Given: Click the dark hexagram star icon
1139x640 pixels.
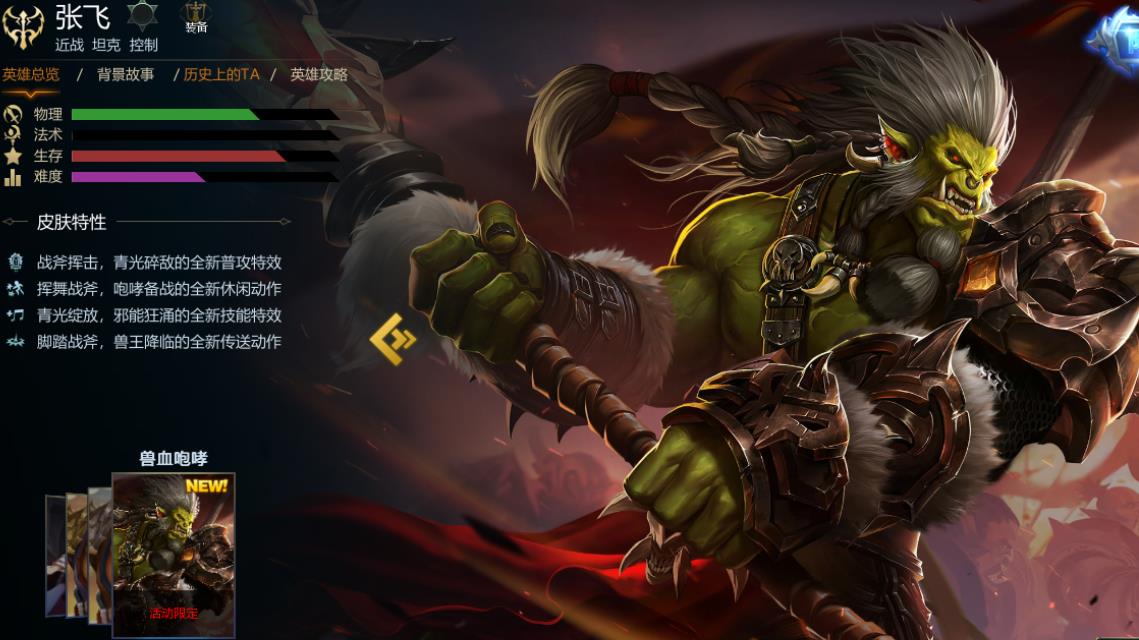Looking at the screenshot, I should pos(142,15).
